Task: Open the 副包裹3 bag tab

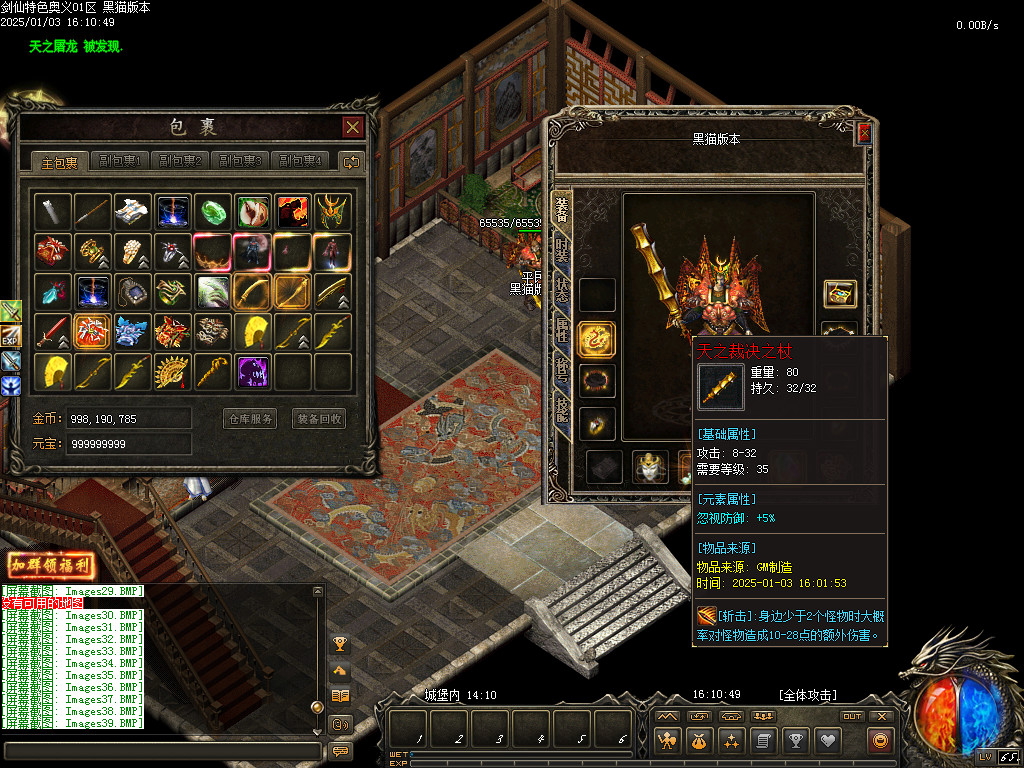Action: click(x=240, y=161)
